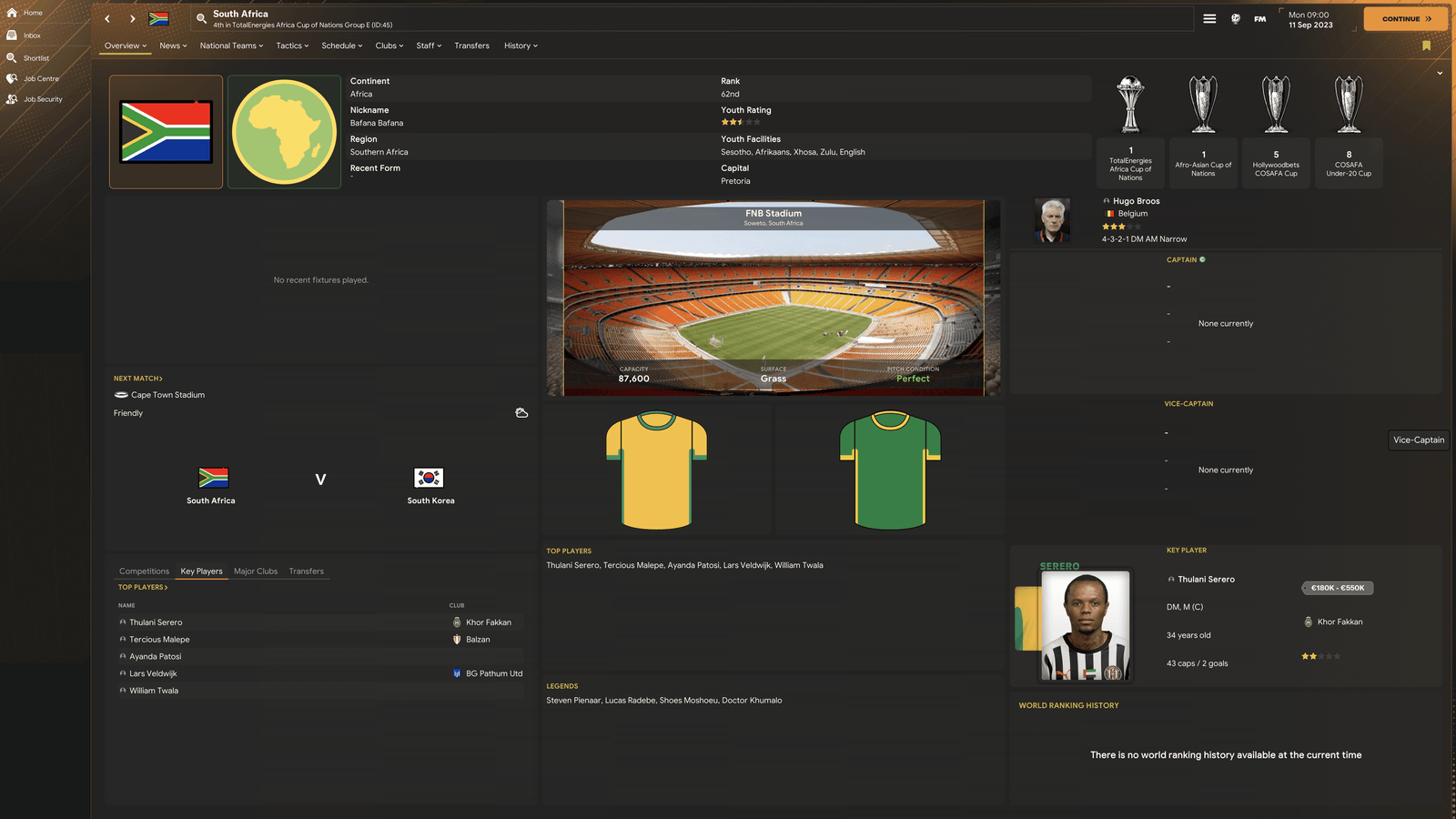
Task: Open the Shortlist page
Action: [x=35, y=58]
